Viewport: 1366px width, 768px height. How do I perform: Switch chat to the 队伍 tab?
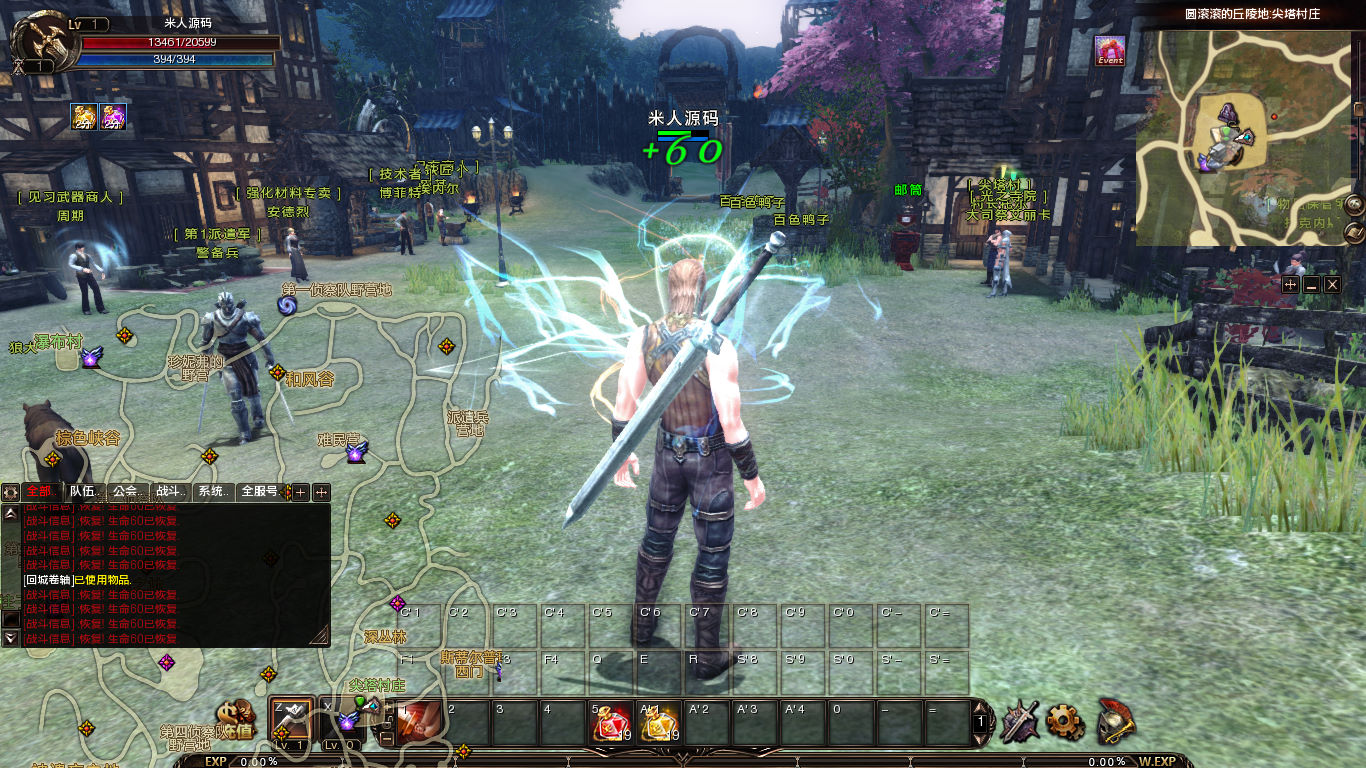tap(83, 492)
